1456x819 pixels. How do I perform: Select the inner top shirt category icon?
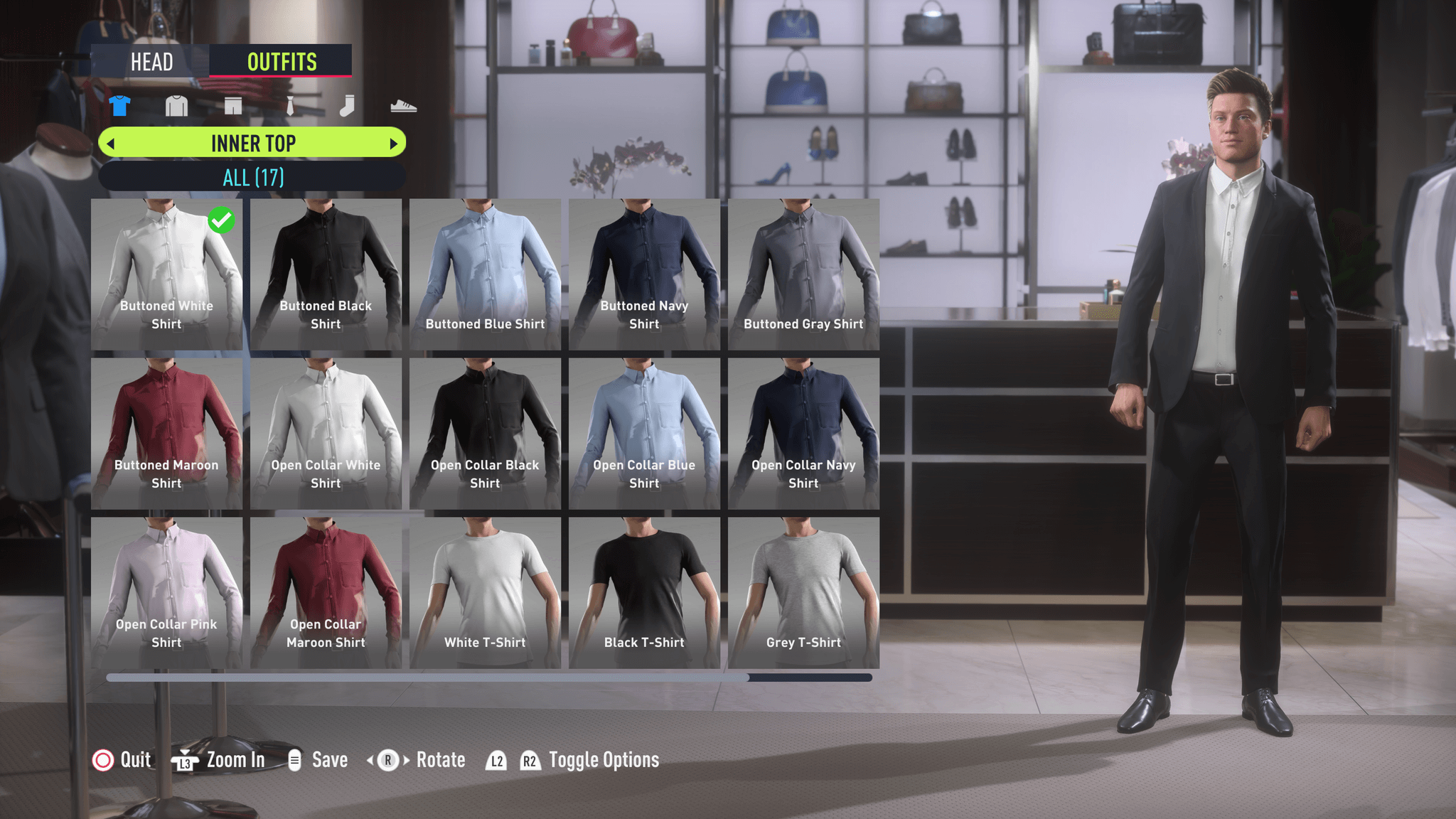pos(119,105)
